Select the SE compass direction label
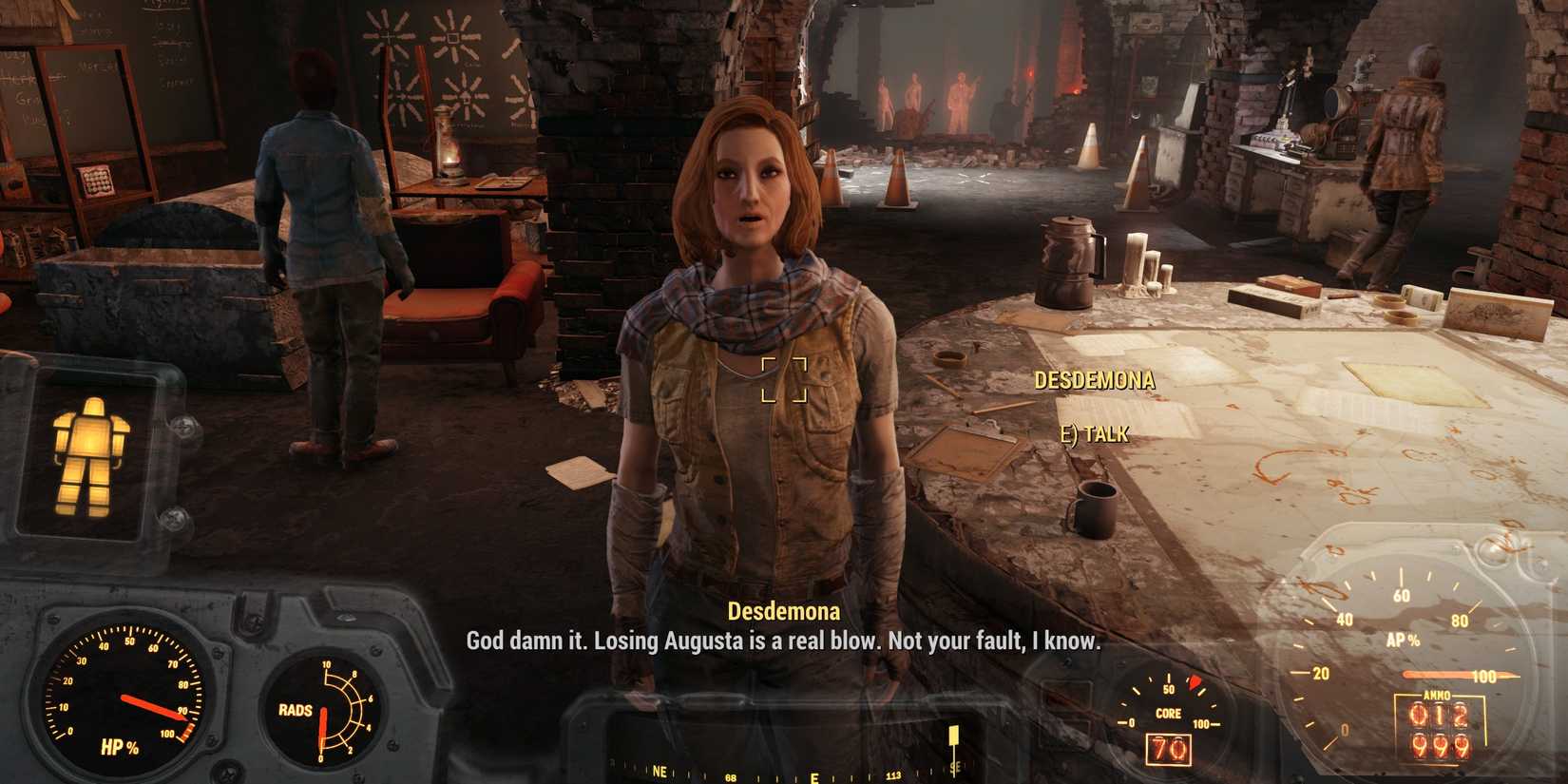1568x784 pixels. point(954,766)
